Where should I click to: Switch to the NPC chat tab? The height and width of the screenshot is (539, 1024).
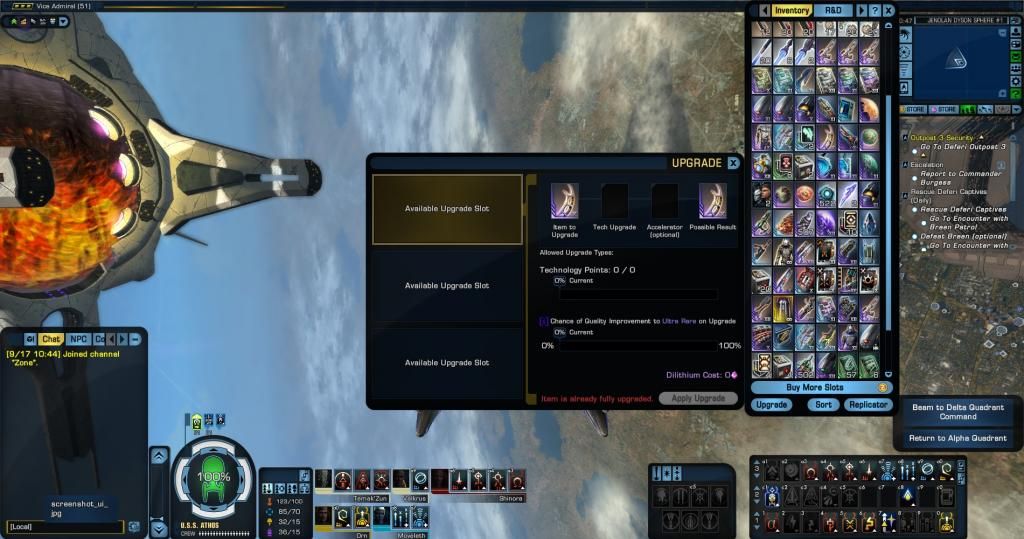click(78, 339)
